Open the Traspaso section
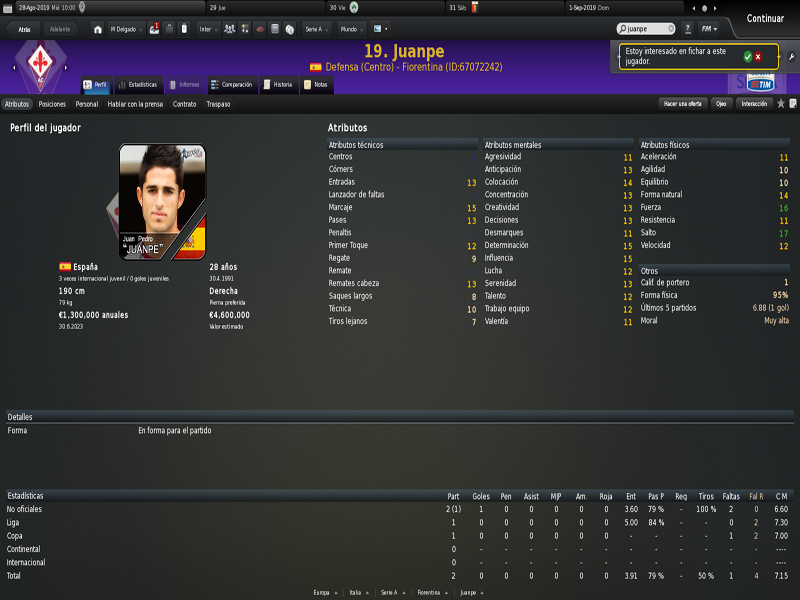Screen dimensions: 800x600 pos(218,104)
